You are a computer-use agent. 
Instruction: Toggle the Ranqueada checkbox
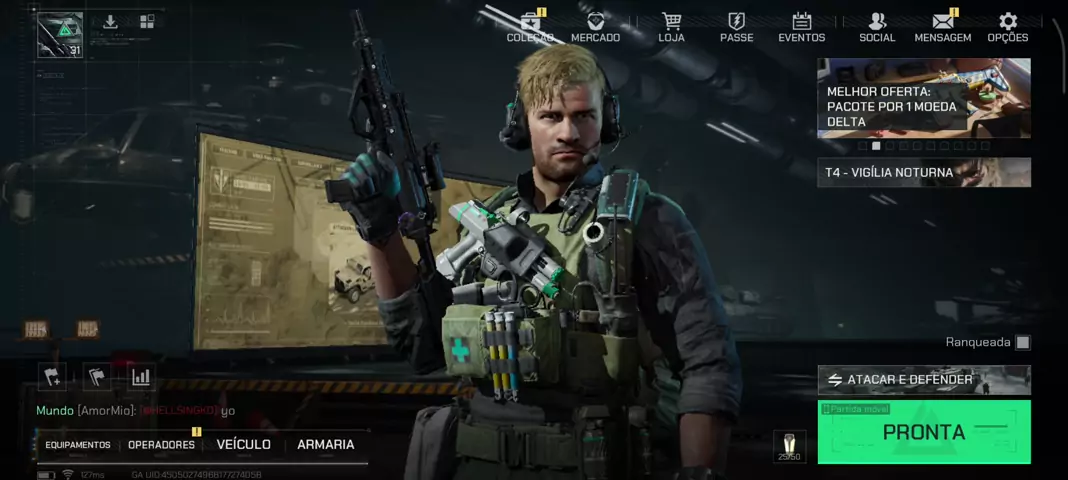click(1022, 343)
